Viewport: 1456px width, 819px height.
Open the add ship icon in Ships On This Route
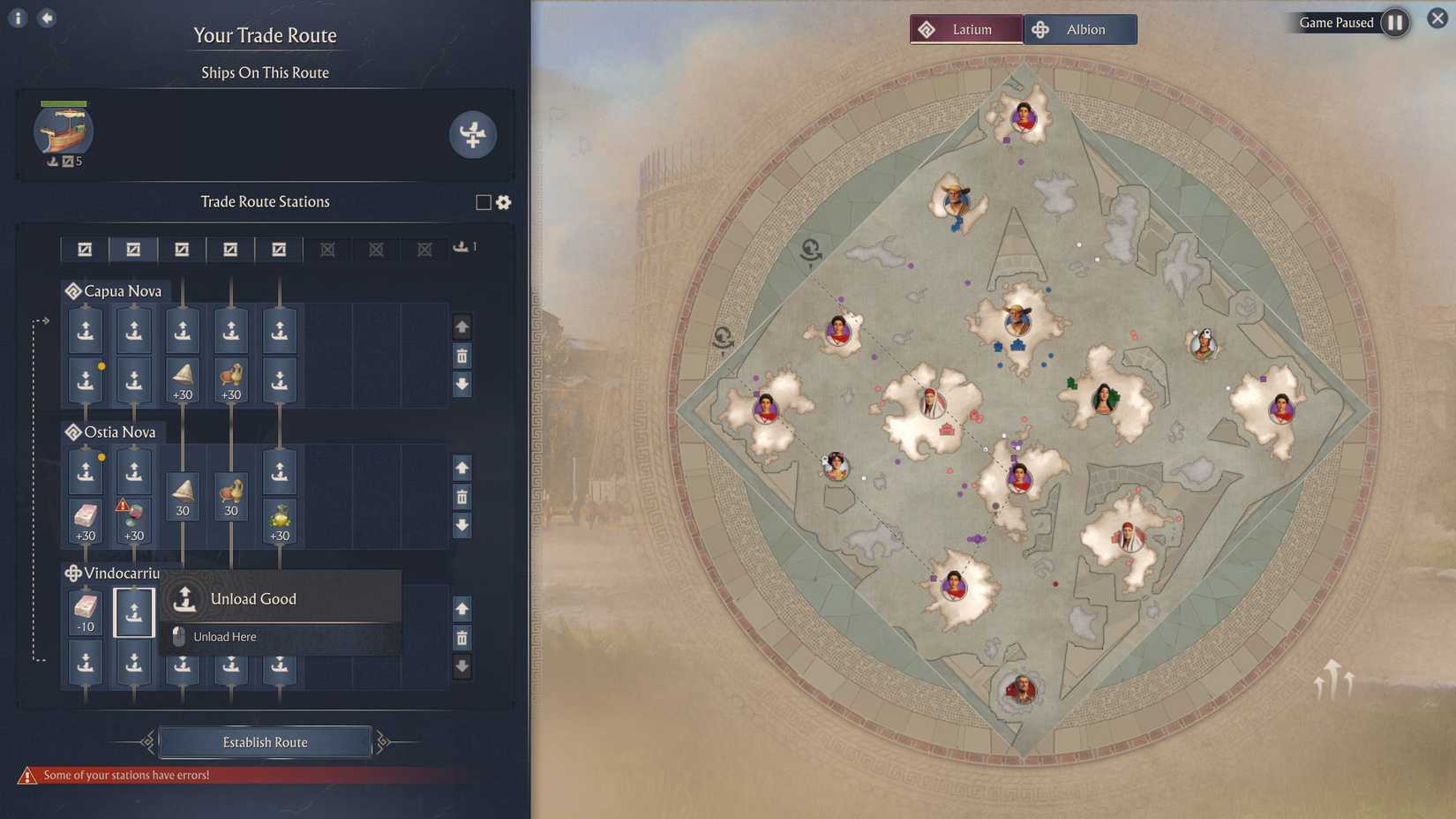tap(474, 135)
